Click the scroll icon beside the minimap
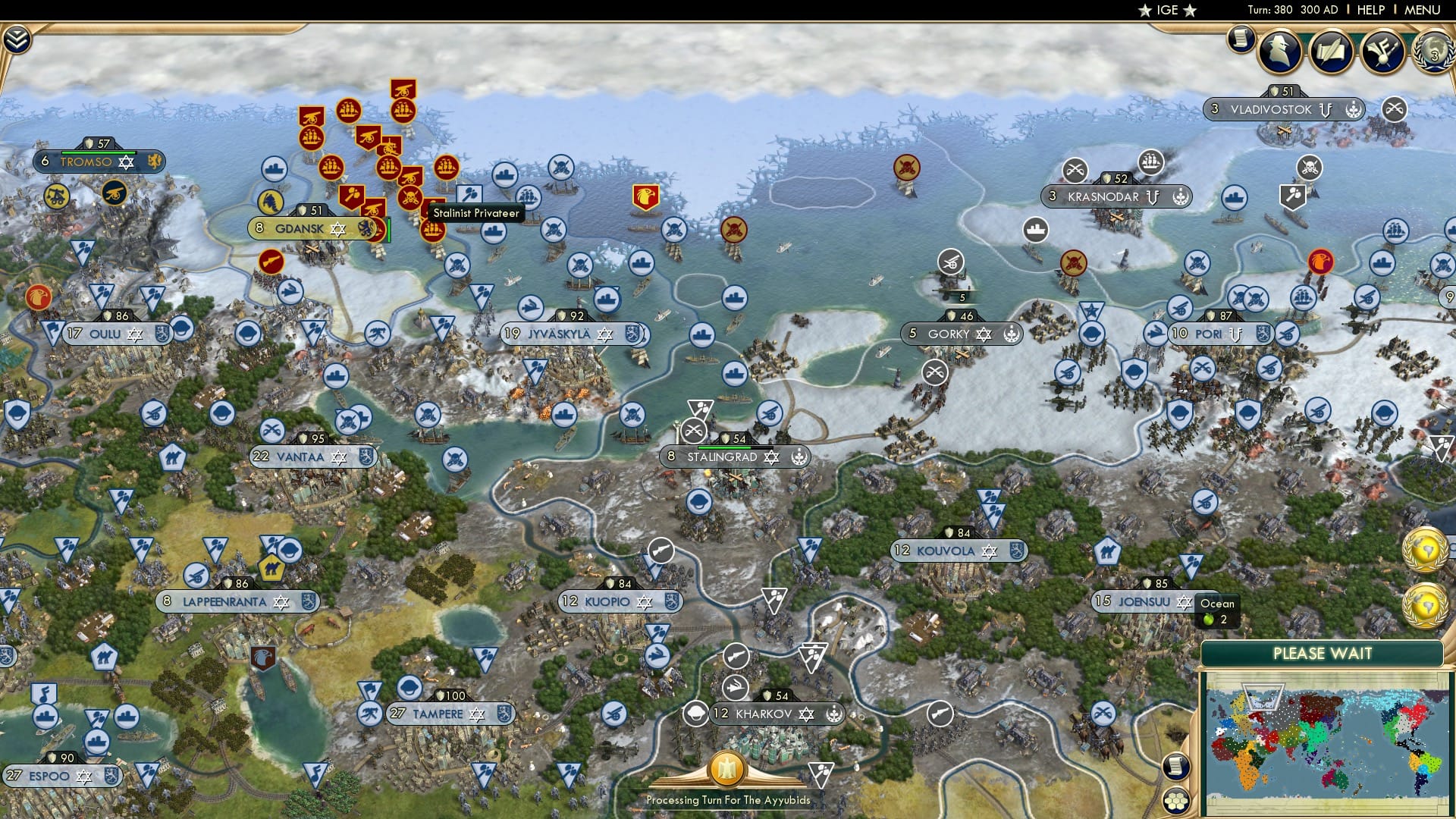The width and height of the screenshot is (1456, 819). click(1175, 764)
